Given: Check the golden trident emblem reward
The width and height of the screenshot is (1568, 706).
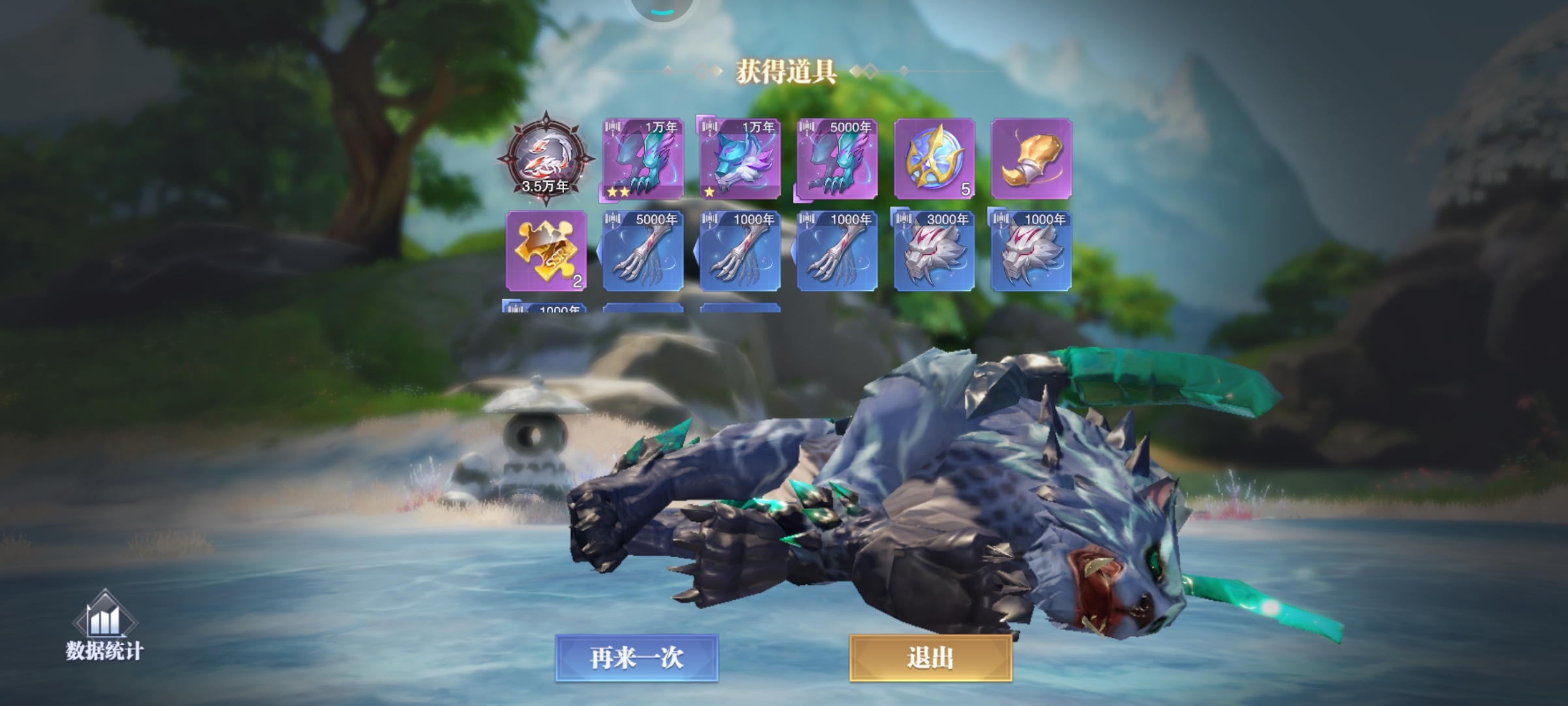Looking at the screenshot, I should click(x=934, y=159).
